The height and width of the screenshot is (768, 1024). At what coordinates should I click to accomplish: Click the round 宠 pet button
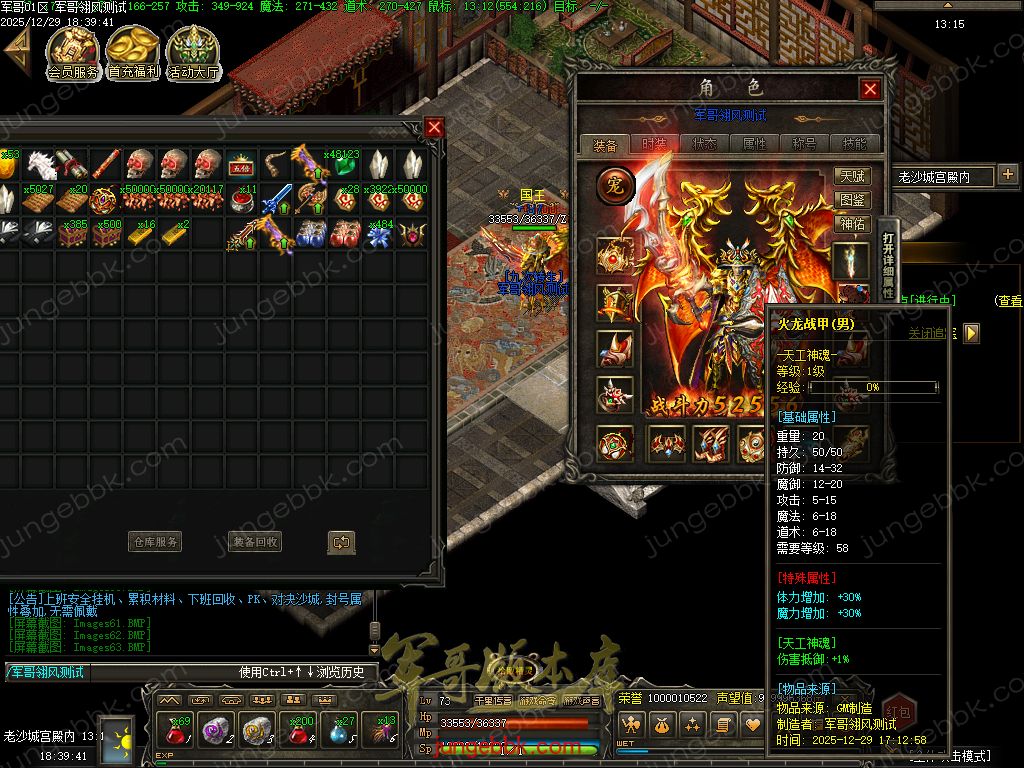coord(615,186)
